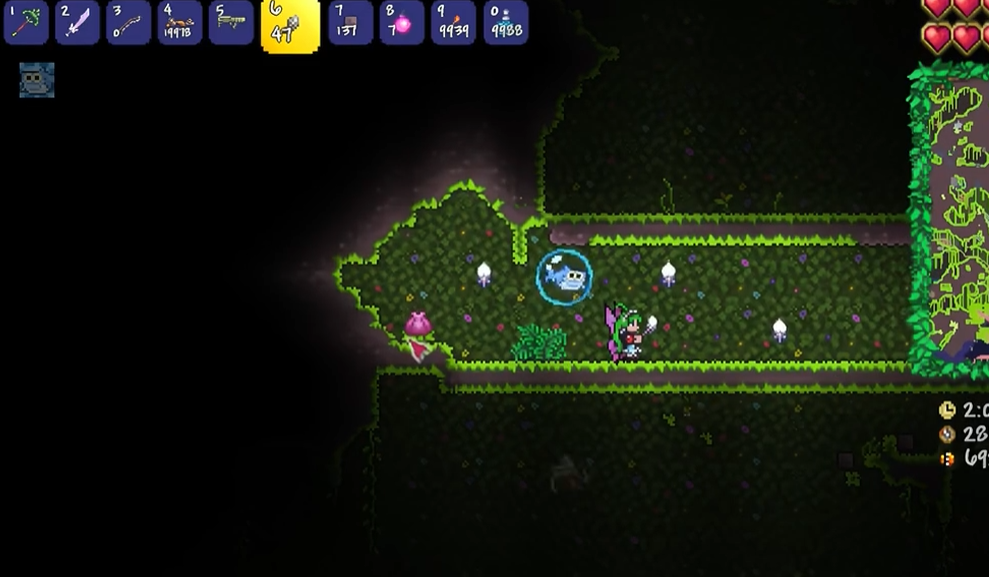This screenshot has height=577, width=989.
Task: Click the active buff icon below the hotbar
Action: point(37,80)
